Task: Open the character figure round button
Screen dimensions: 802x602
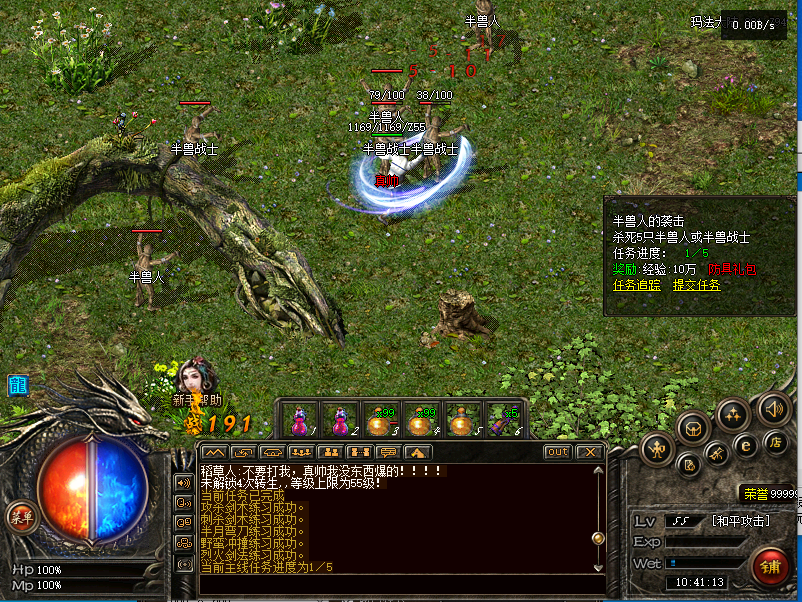Action: [x=656, y=447]
